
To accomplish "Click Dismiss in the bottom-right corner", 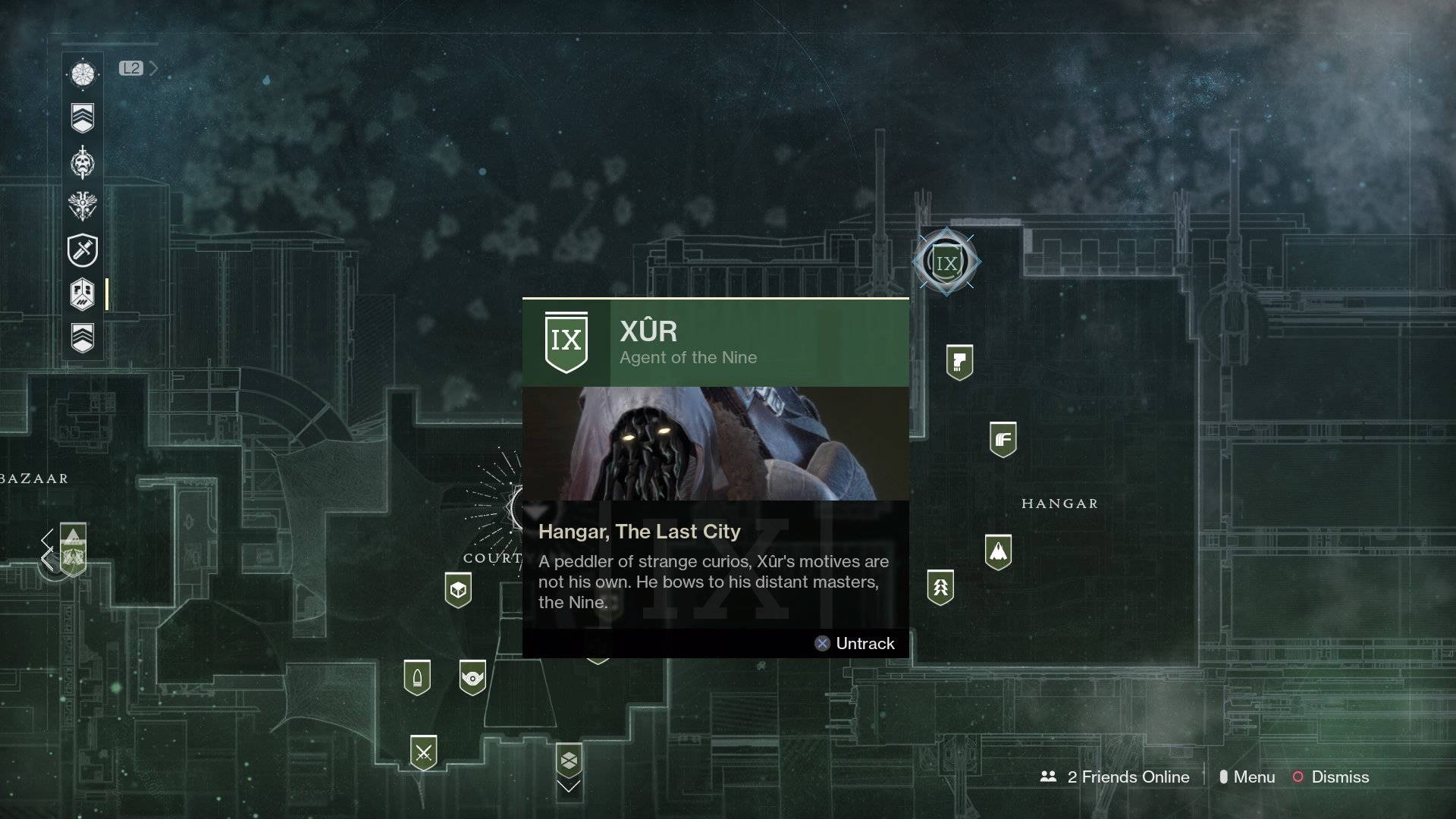I will coord(1340,777).
